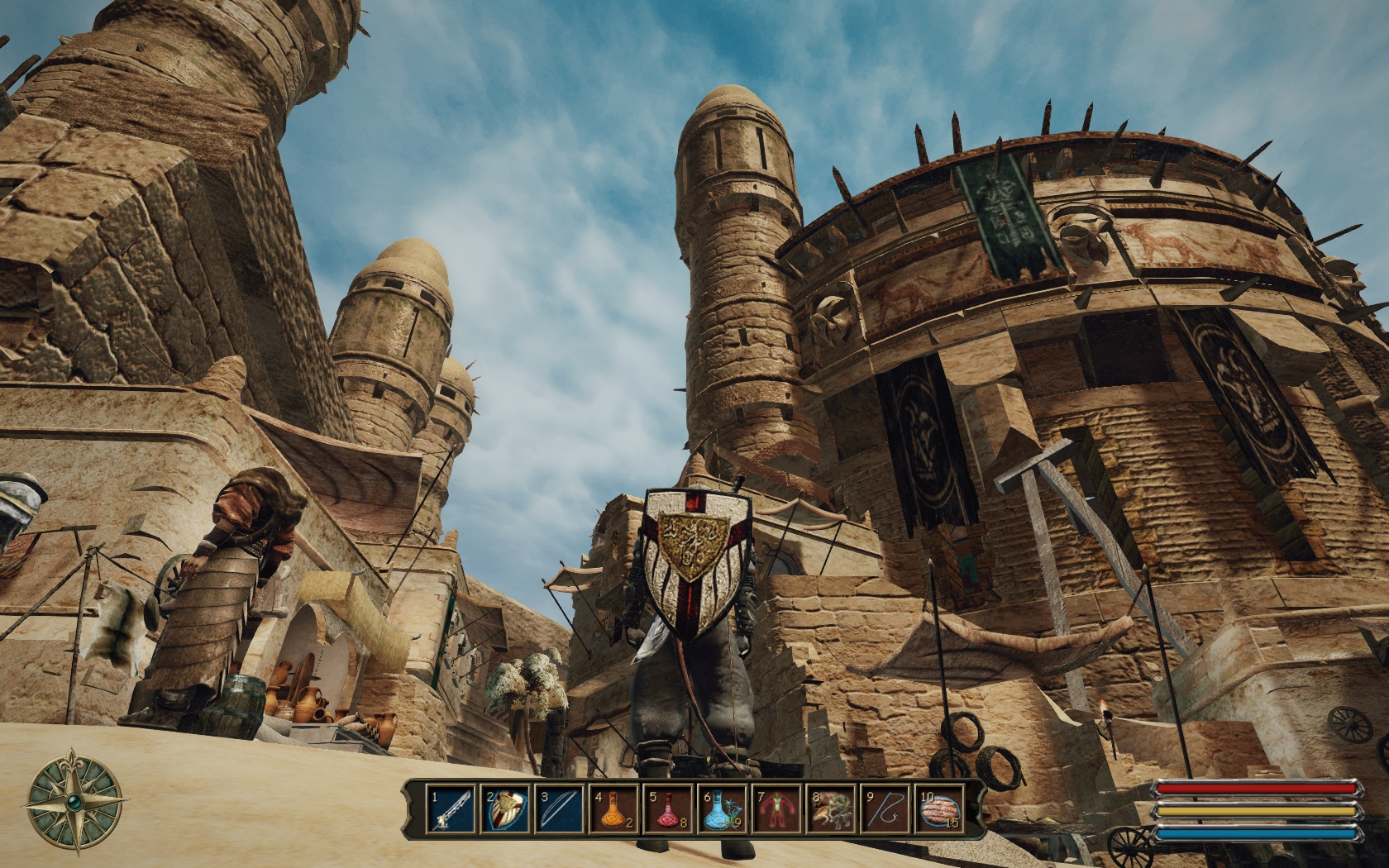The image size is (1389, 868).
Task: Activate the red-outlined humanoid spell icon
Action: coord(777,809)
